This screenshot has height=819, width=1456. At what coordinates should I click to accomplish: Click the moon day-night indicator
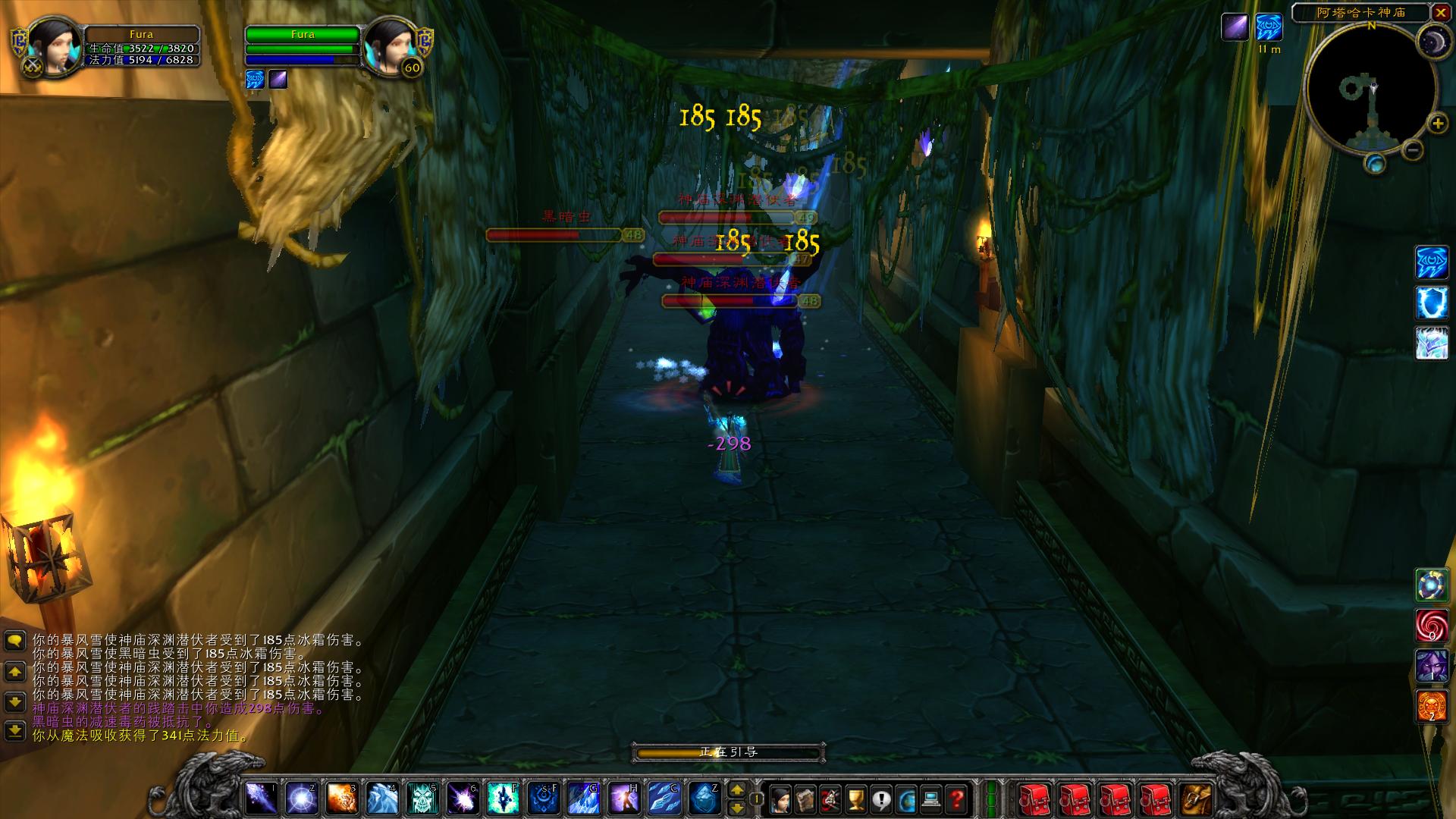(1433, 39)
